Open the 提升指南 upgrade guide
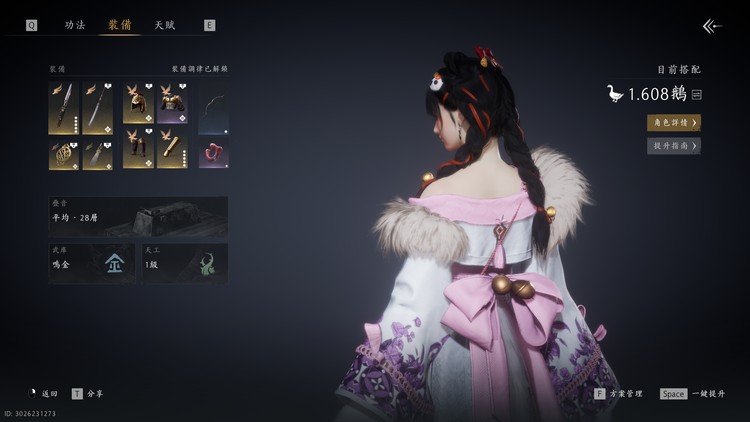750x422 pixels. pos(673,146)
